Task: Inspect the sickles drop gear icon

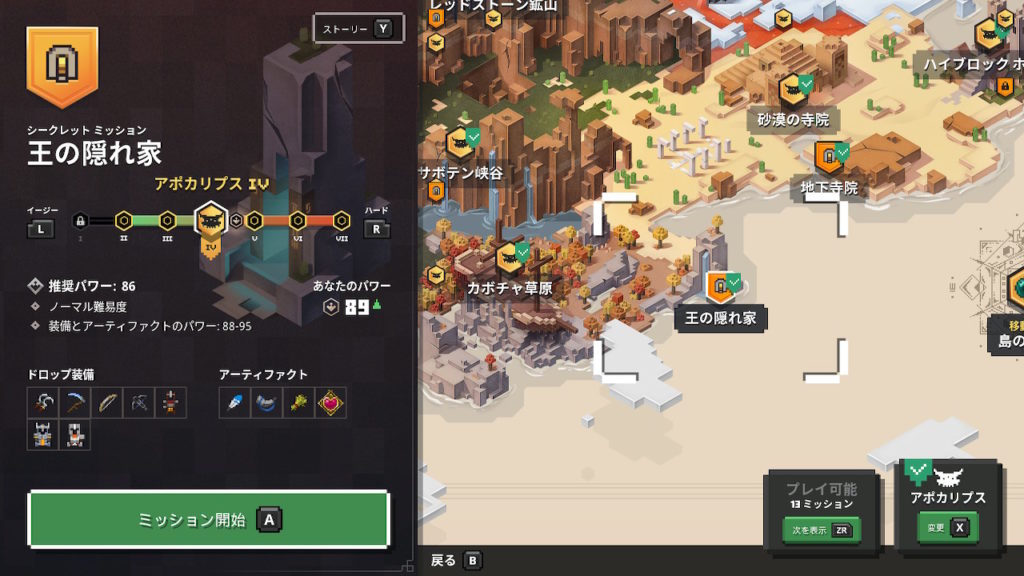Action: coord(42,402)
